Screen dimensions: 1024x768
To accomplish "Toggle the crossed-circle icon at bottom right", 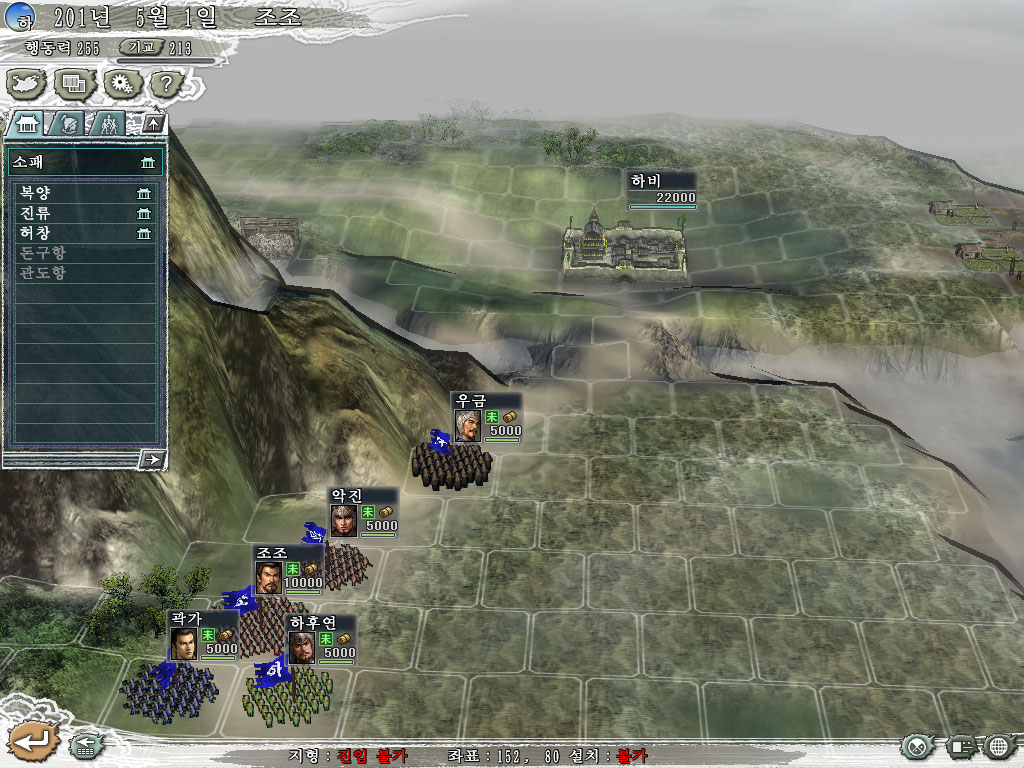I will (x=917, y=746).
